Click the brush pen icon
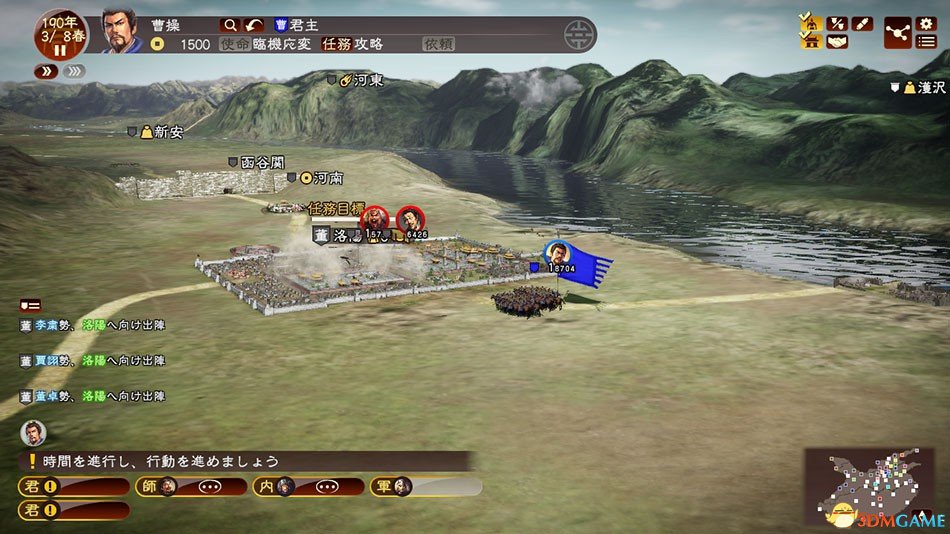 tap(862, 23)
